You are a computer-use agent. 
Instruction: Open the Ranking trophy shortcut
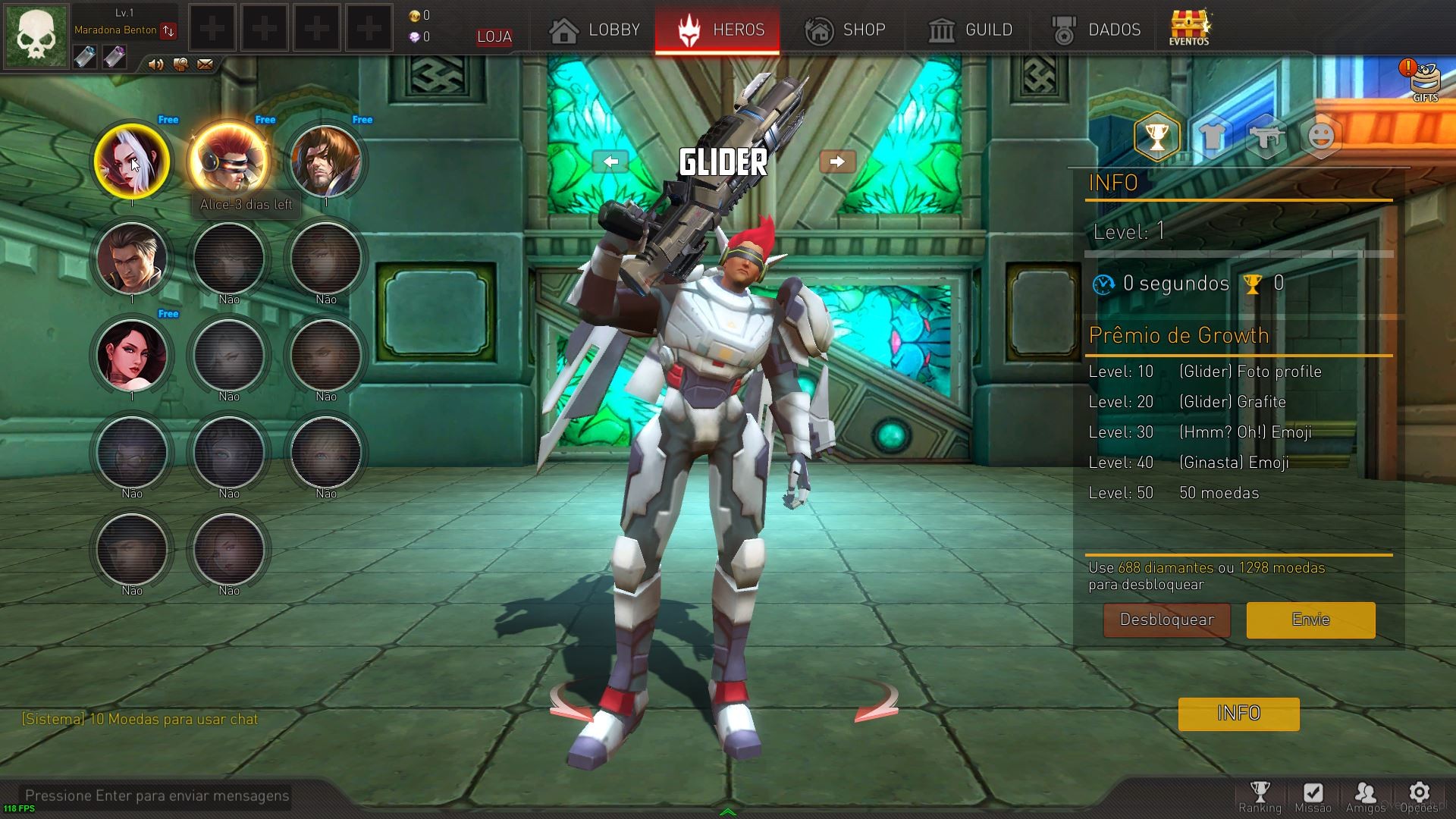click(x=1260, y=797)
